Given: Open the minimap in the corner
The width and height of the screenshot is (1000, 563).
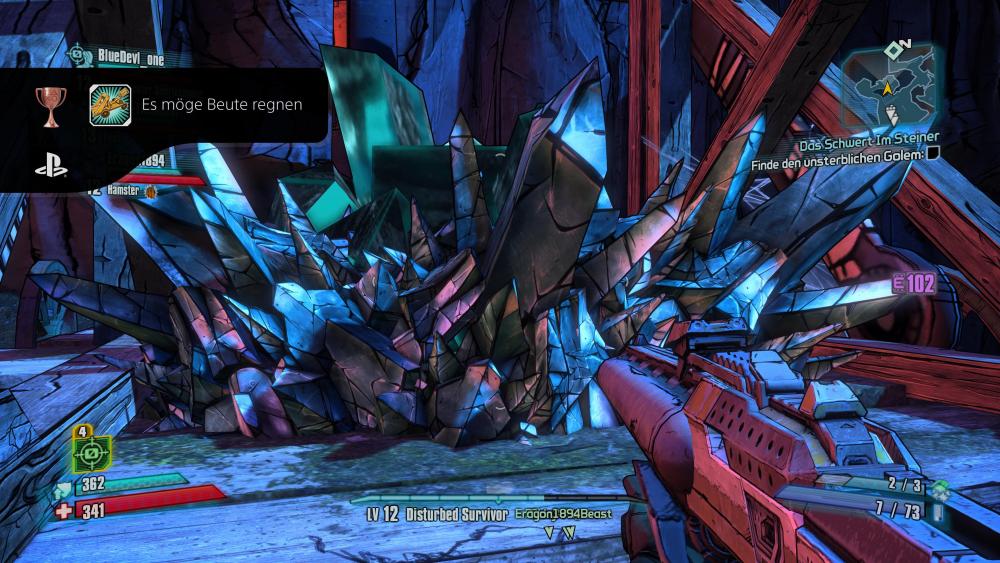Looking at the screenshot, I should (888, 85).
